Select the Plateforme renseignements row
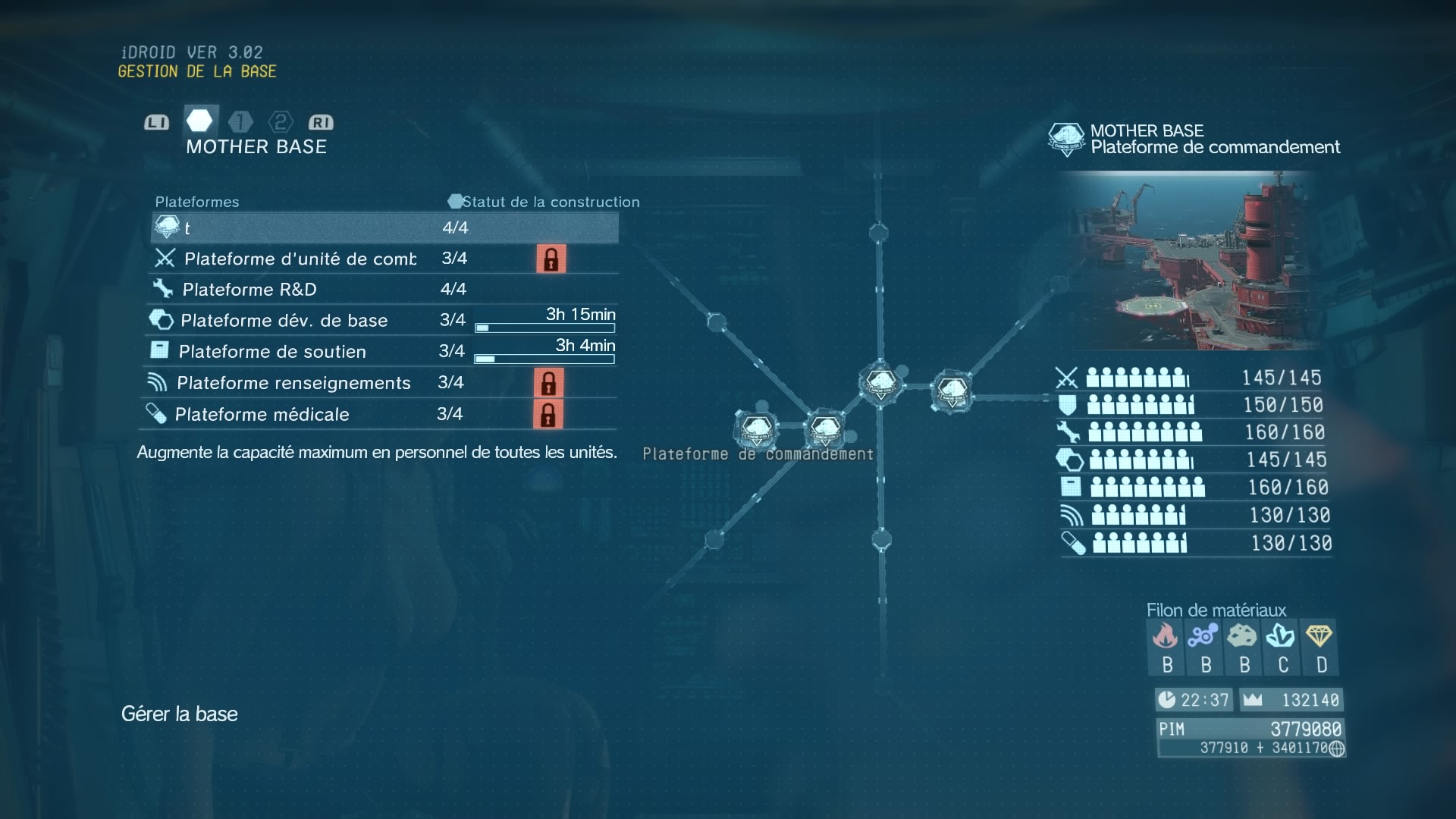Viewport: 1456px width, 819px height. pyautogui.click(x=293, y=383)
